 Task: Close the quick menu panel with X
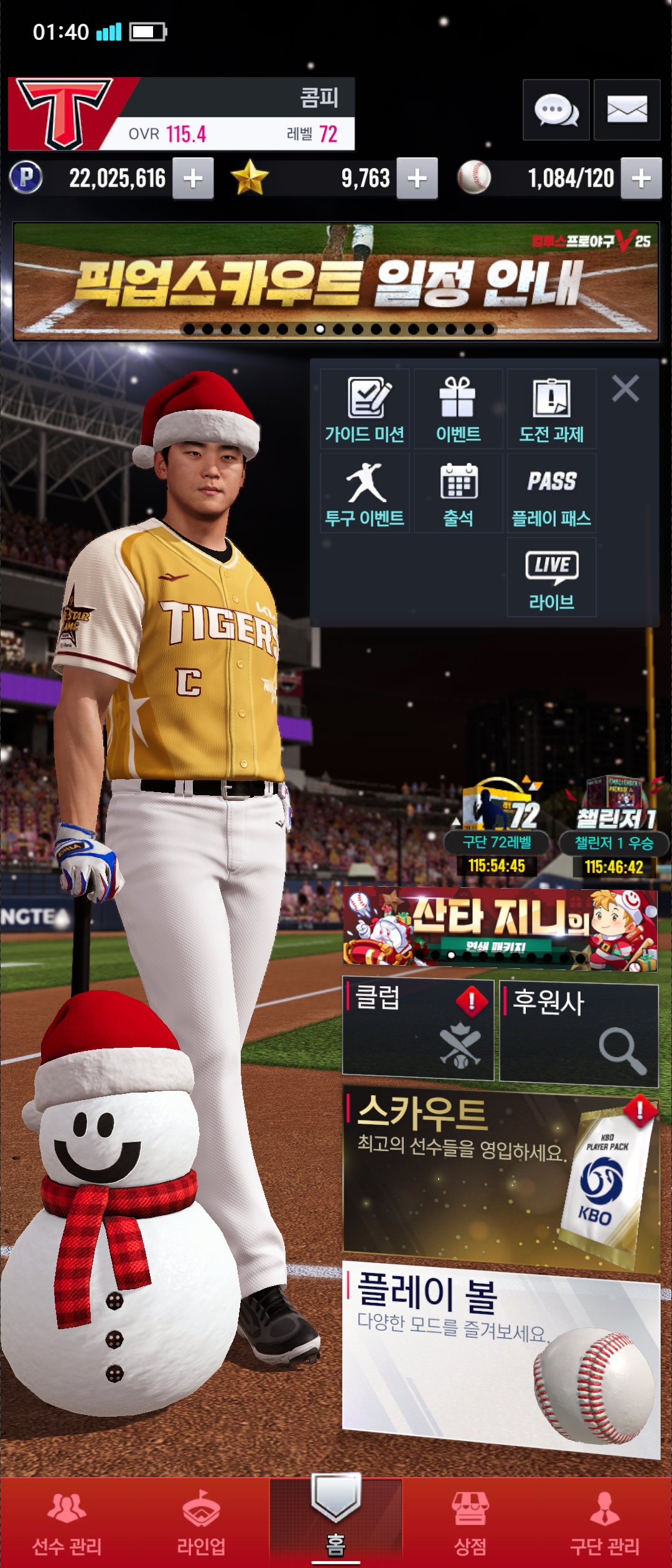[x=625, y=389]
